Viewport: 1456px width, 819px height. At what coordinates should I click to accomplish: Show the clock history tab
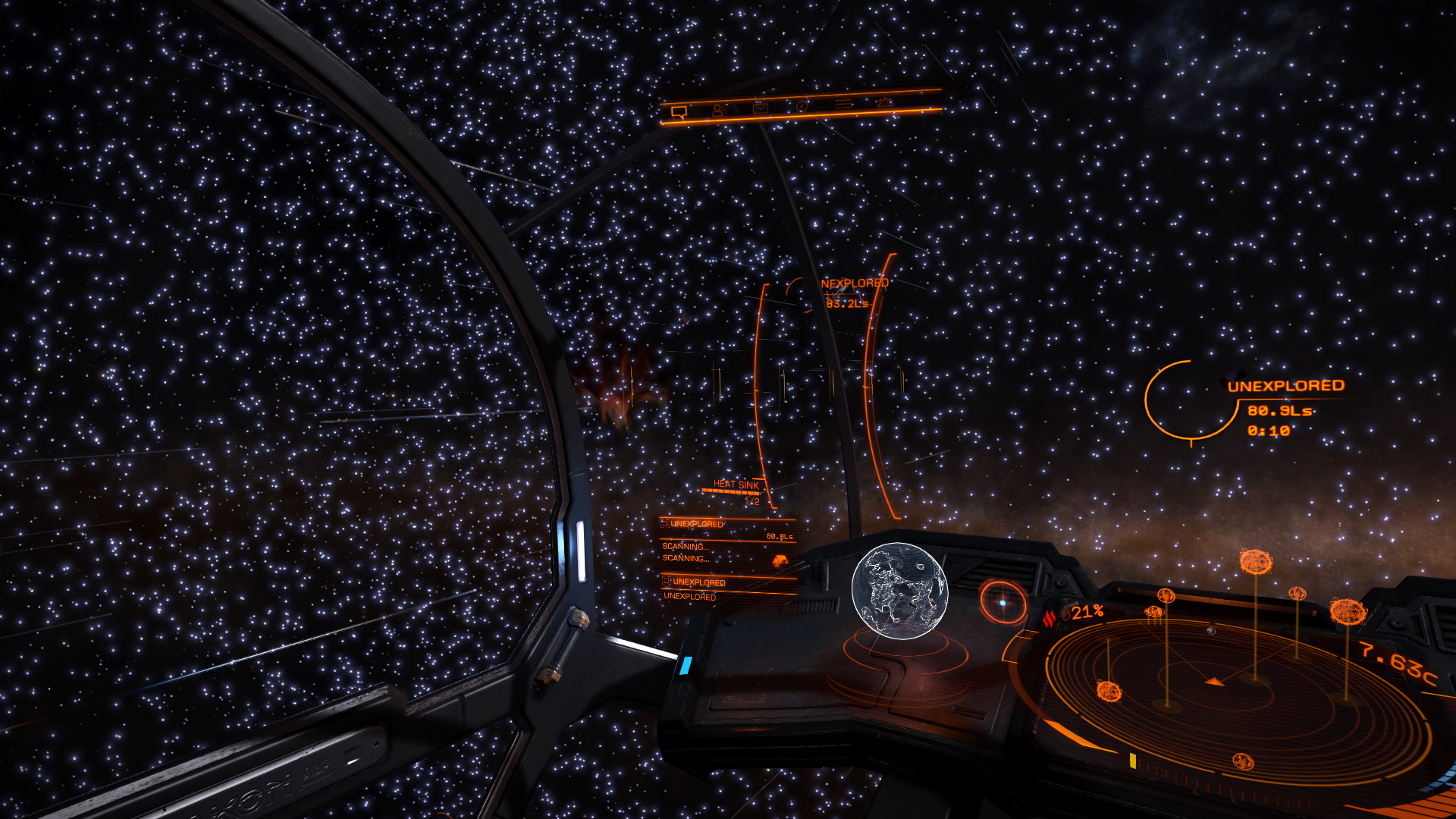pos(802,106)
